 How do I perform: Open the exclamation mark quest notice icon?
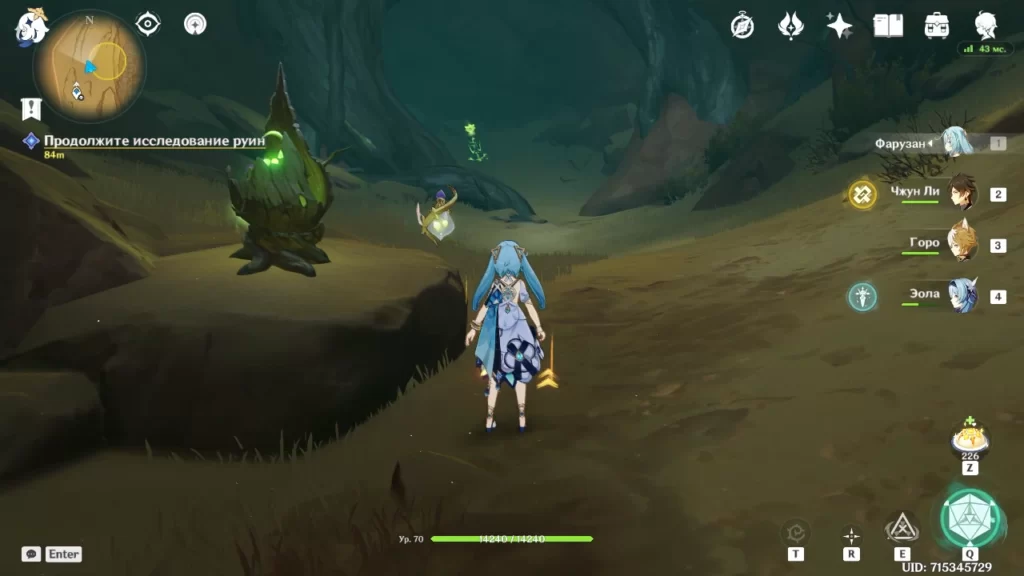click(31, 108)
